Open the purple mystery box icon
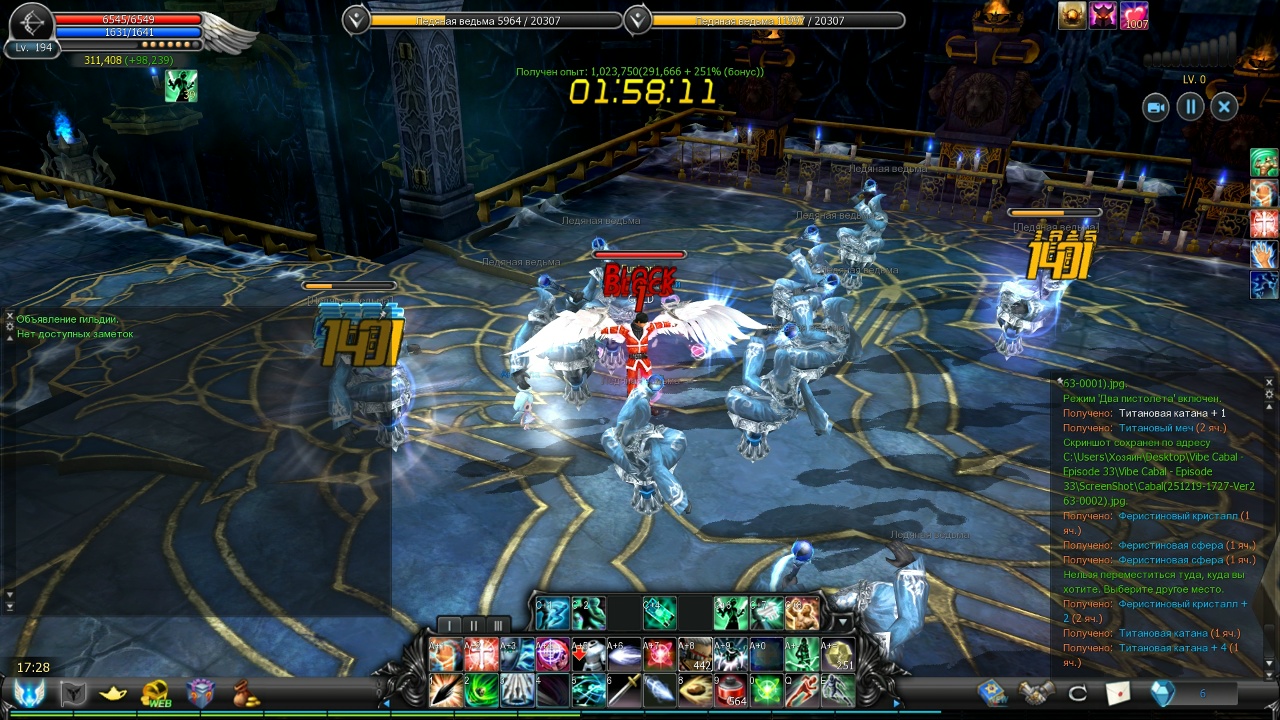Image resolution: width=1280 pixels, height=720 pixels. (x=200, y=693)
